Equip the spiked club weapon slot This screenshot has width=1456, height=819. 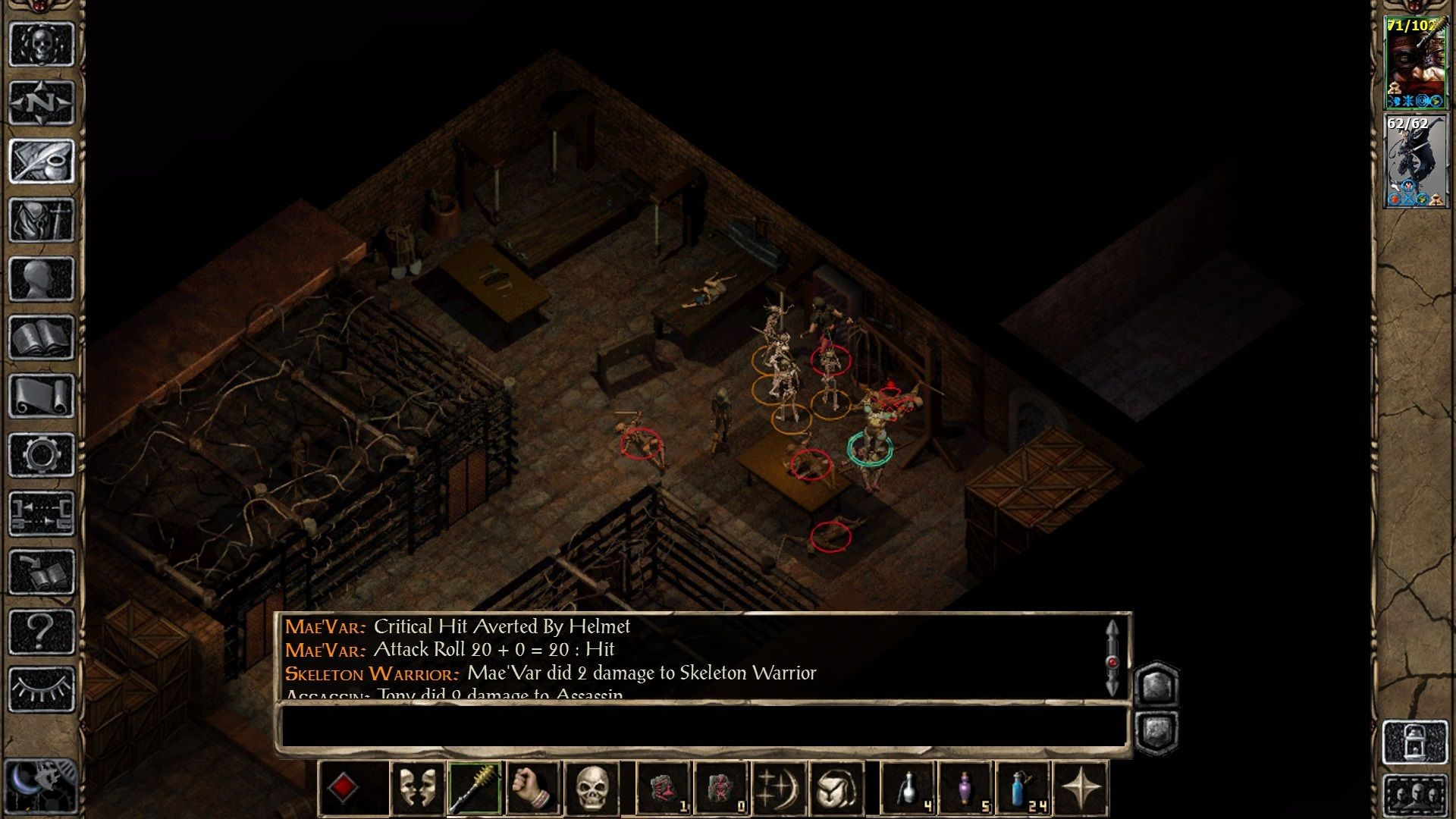[475, 789]
